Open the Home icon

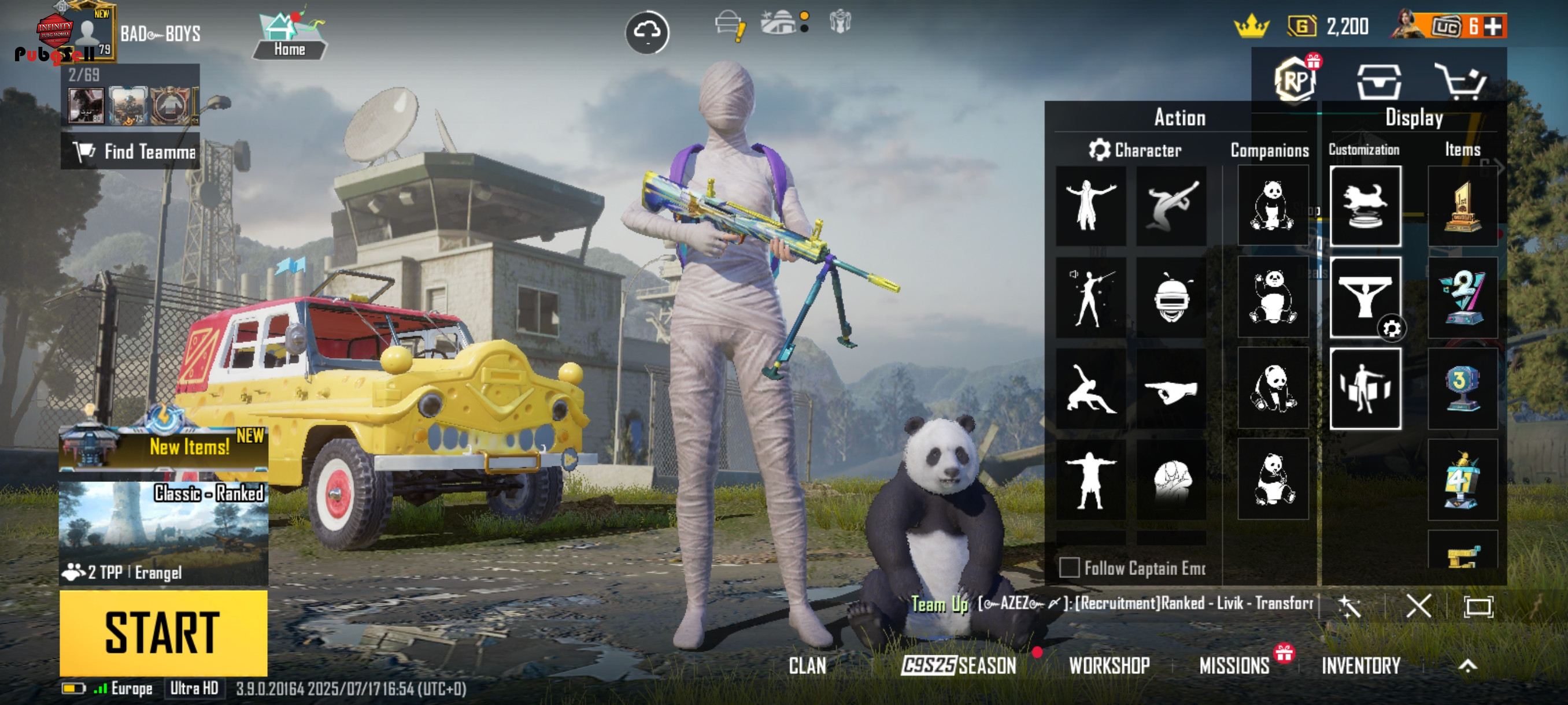click(289, 35)
